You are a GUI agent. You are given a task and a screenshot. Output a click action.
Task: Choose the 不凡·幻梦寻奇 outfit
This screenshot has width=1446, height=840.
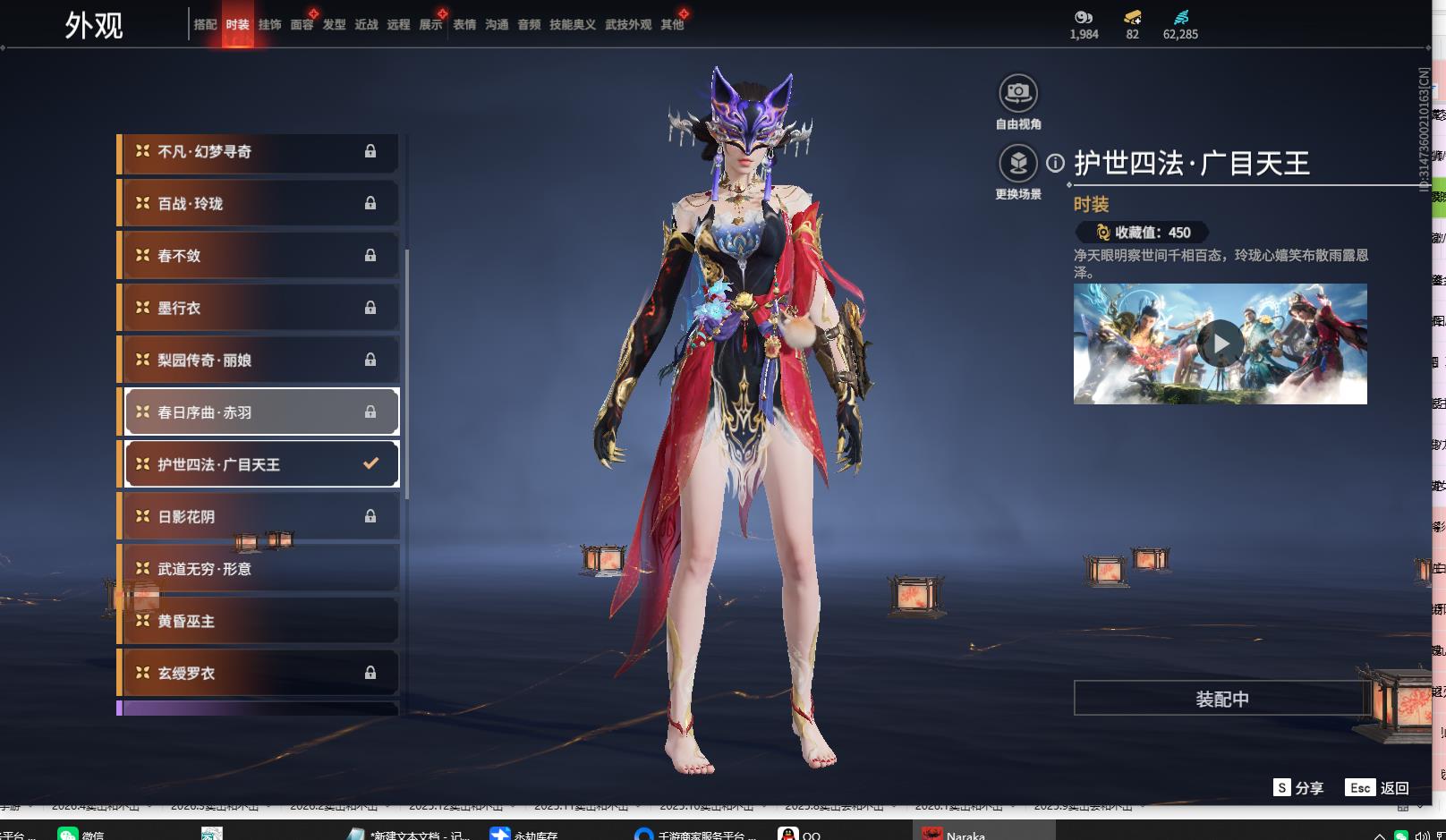259,152
